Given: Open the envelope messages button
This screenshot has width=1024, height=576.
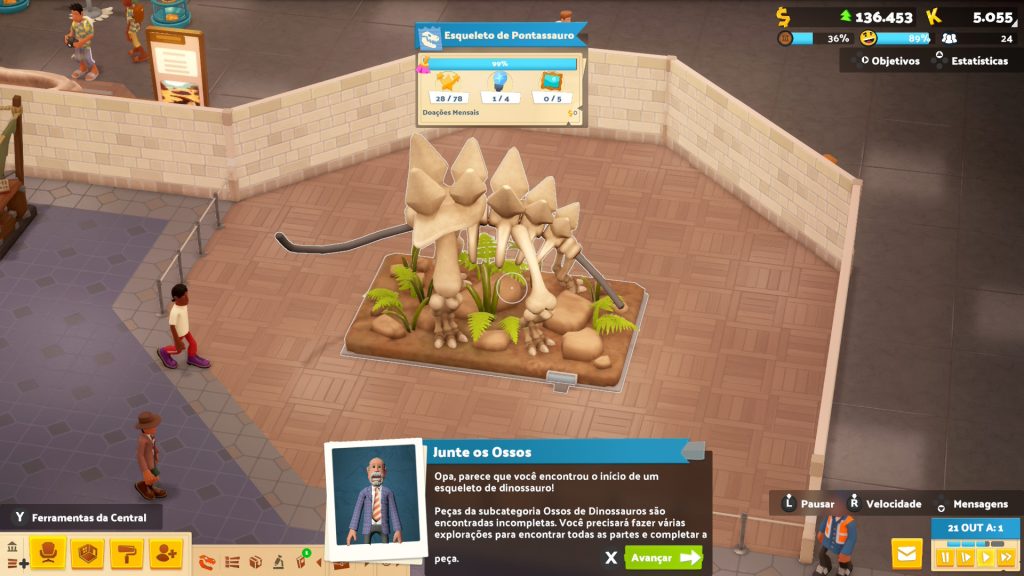Looking at the screenshot, I should pyautogui.click(x=907, y=553).
